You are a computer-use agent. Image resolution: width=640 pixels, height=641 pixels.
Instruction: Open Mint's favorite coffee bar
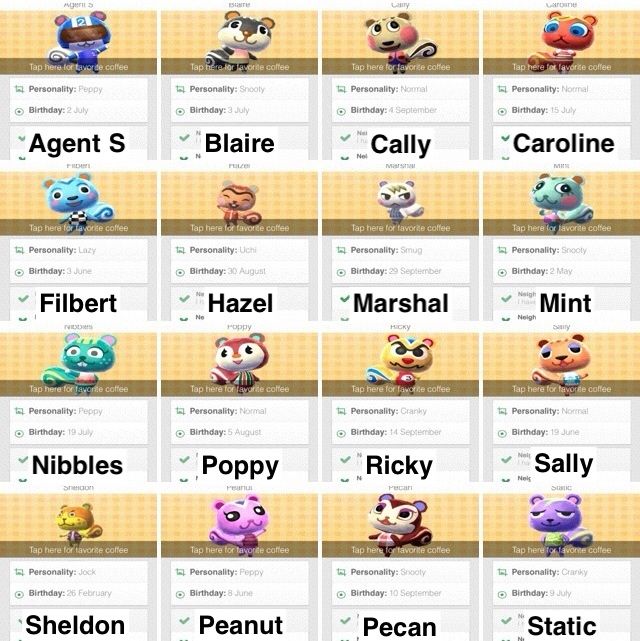tap(561, 228)
